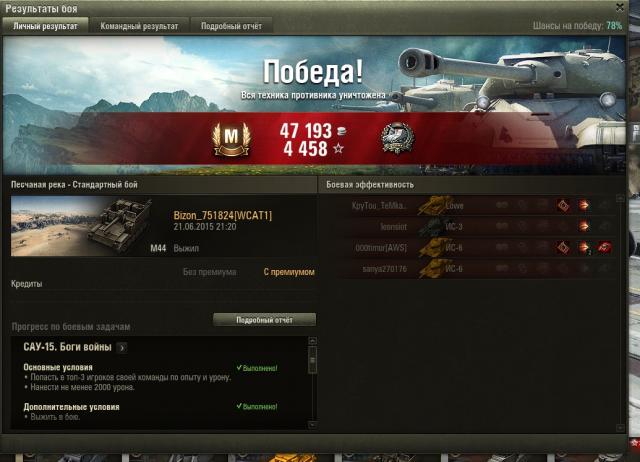Pick the sanya270176 ИС-6 row
Viewport: 640px width, 462px height.
[470, 269]
